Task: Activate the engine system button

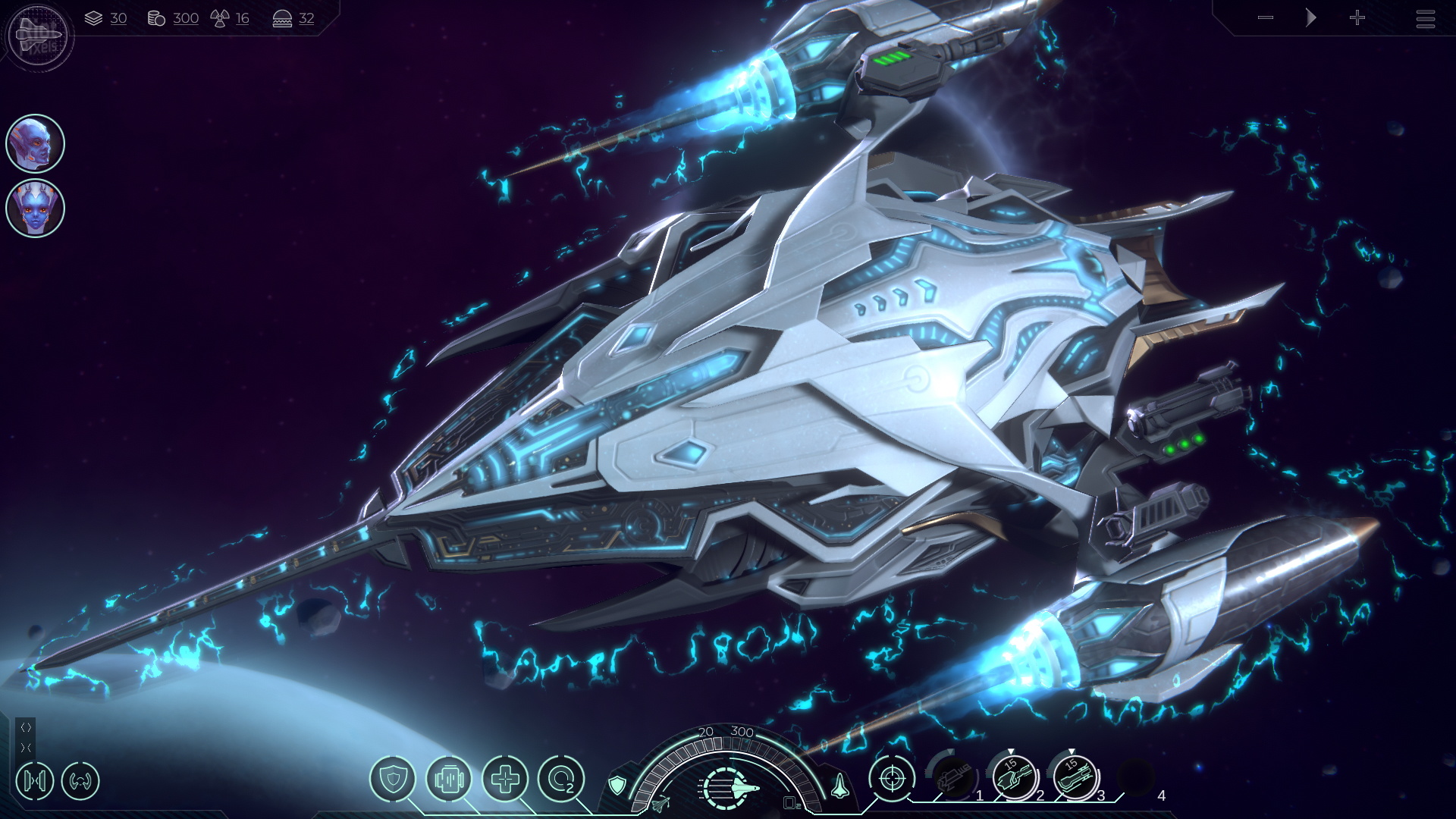Action: (x=449, y=779)
